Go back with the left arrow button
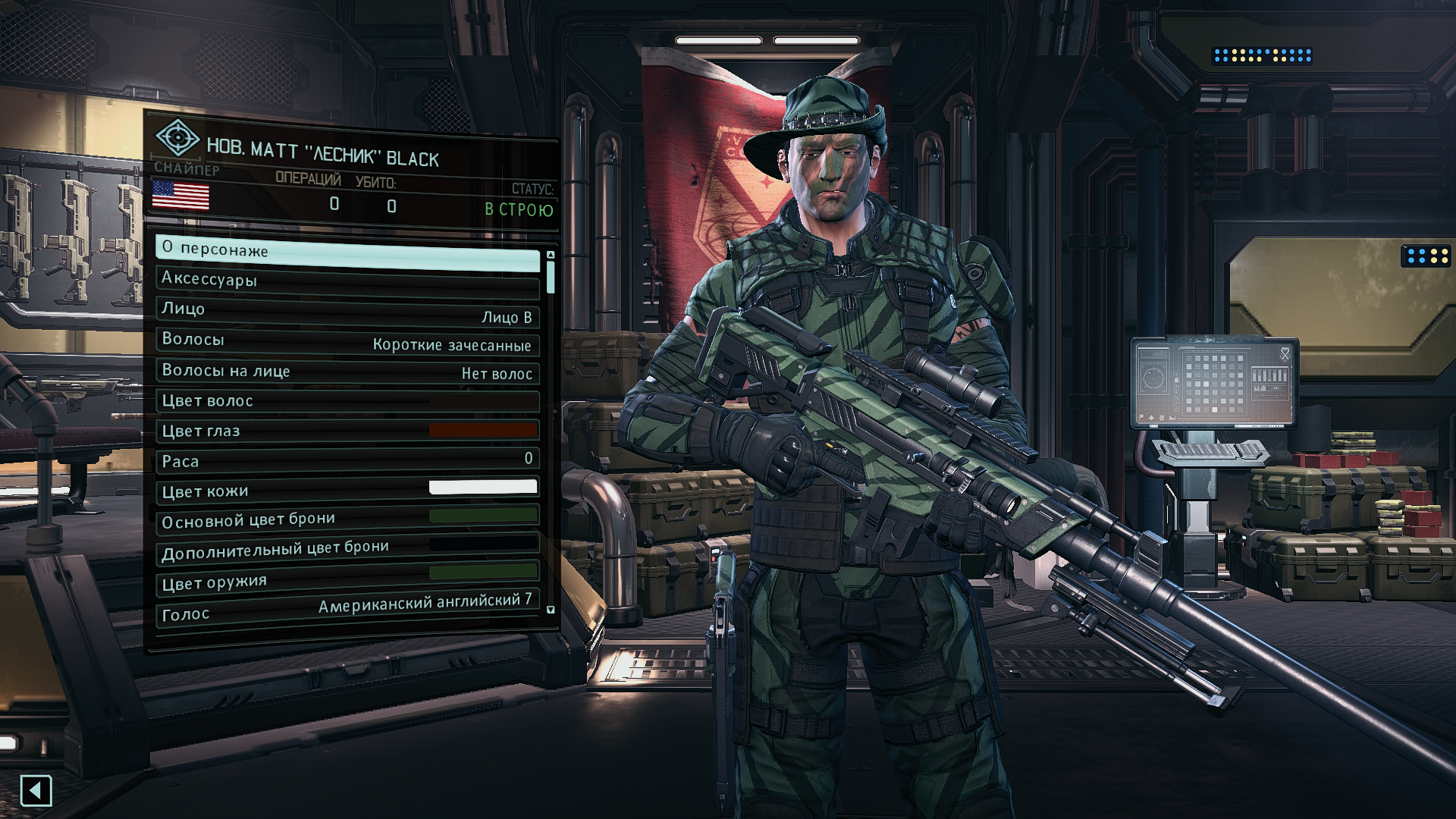This screenshot has height=819, width=1456. (36, 791)
